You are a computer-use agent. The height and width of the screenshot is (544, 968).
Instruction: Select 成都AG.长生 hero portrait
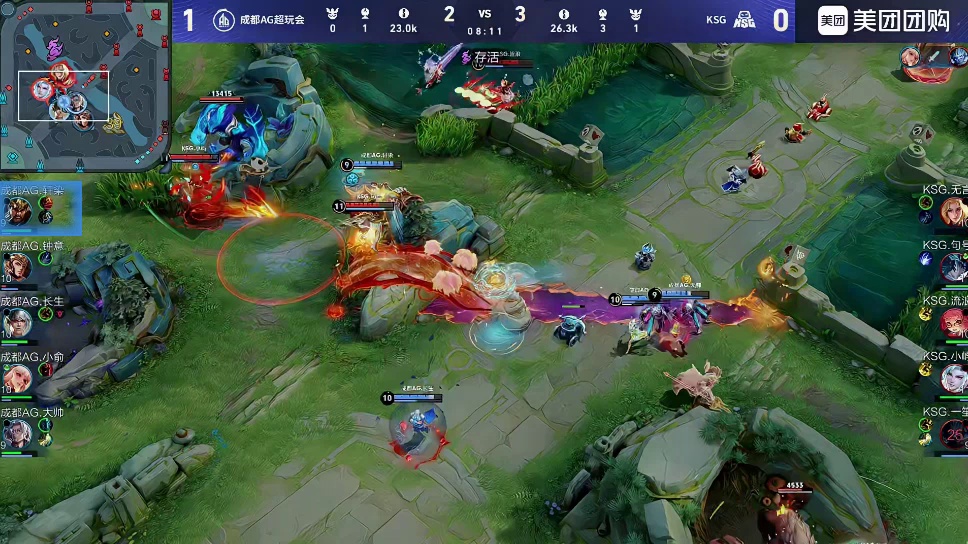[17, 323]
